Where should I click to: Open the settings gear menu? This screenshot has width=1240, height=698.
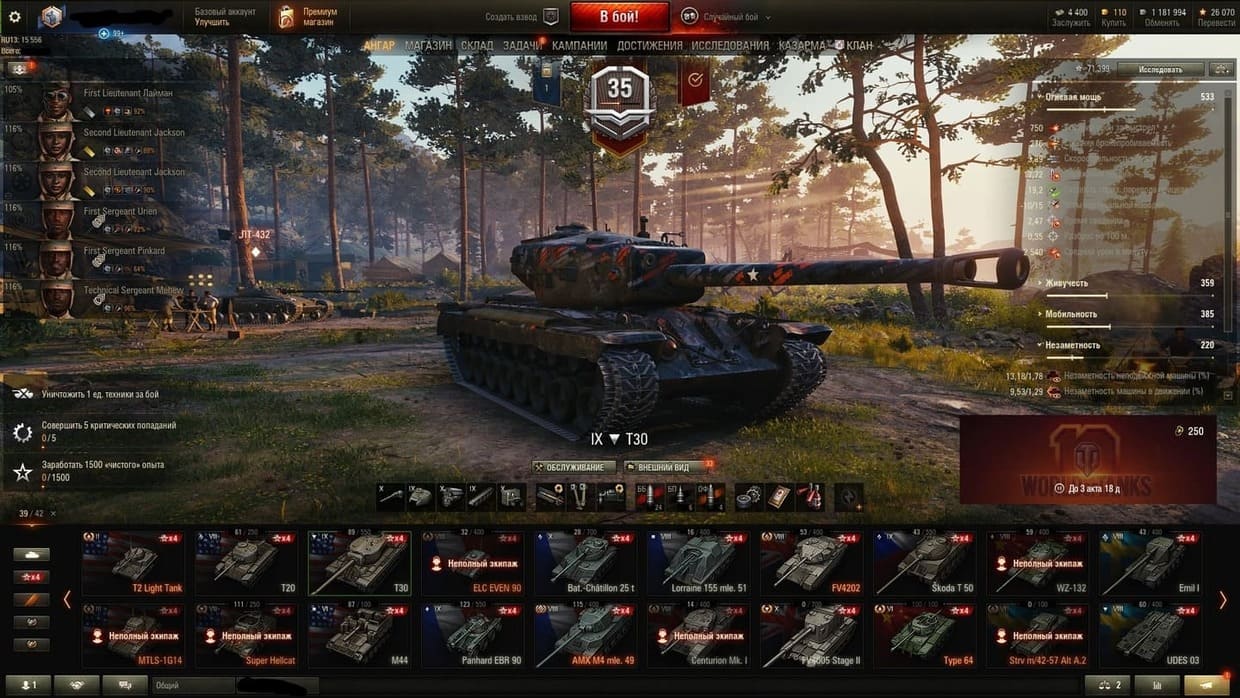15,16
